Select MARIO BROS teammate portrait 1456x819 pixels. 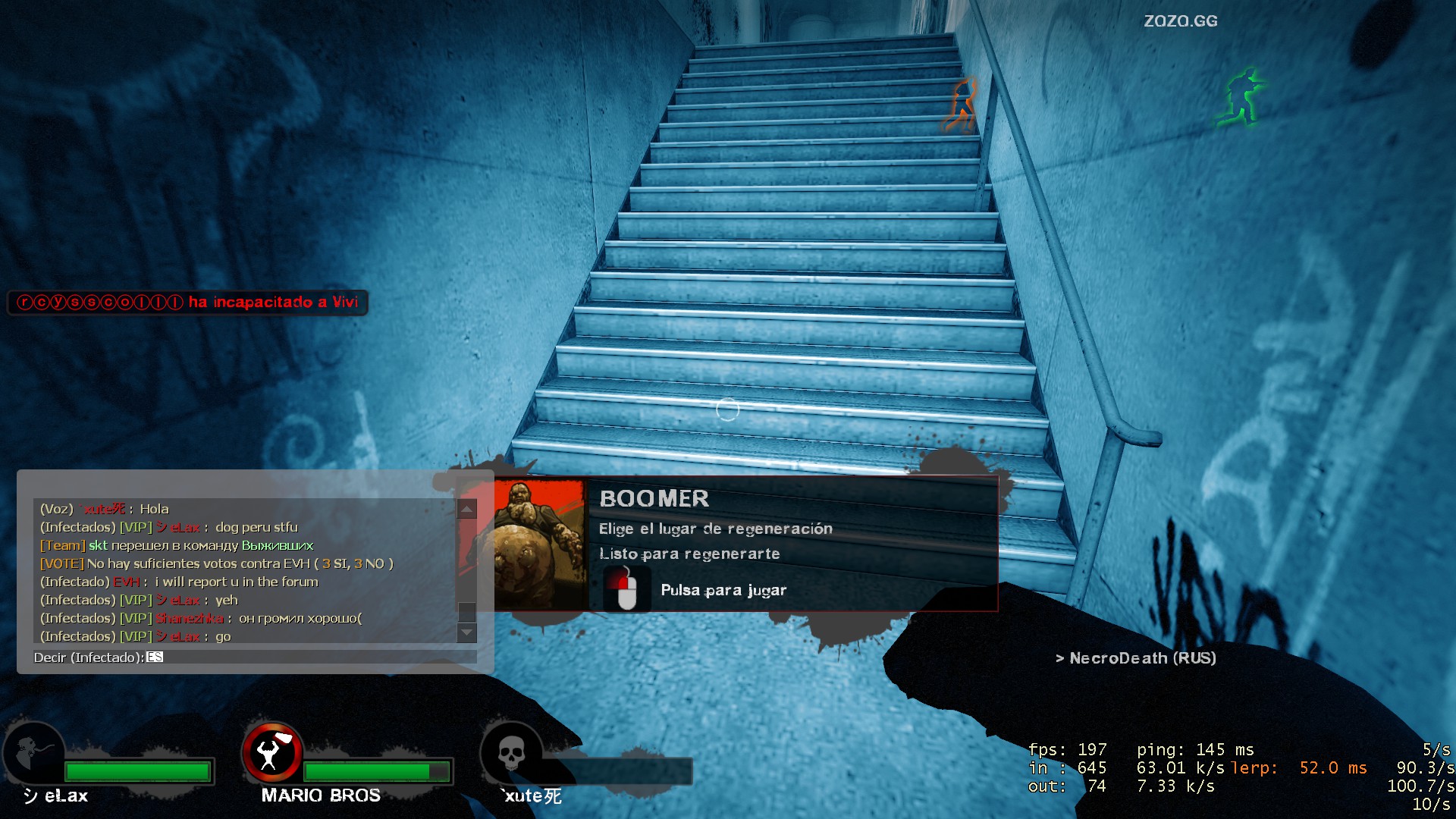coord(272,753)
